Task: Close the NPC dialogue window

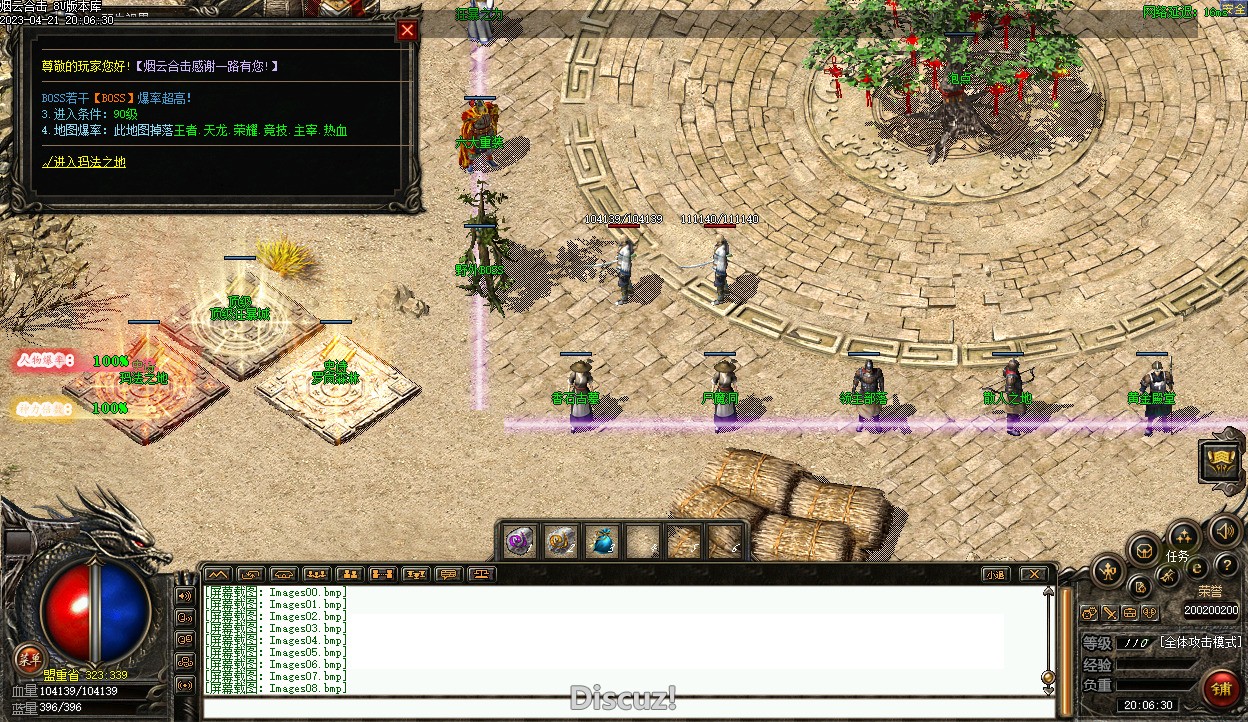Action: pos(407,31)
